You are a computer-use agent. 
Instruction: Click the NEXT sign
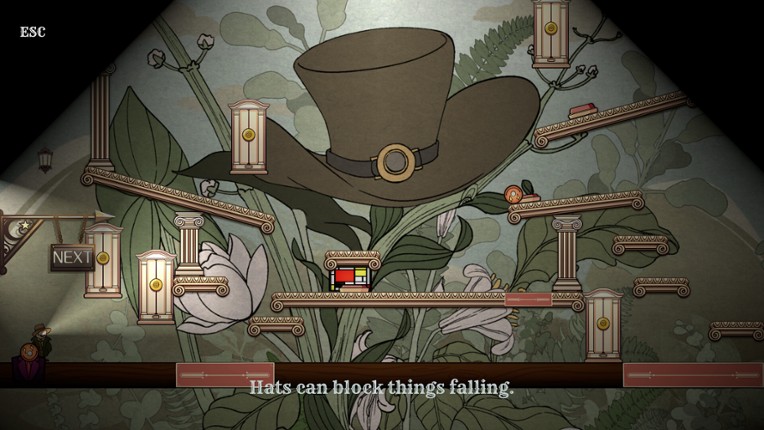72,257
